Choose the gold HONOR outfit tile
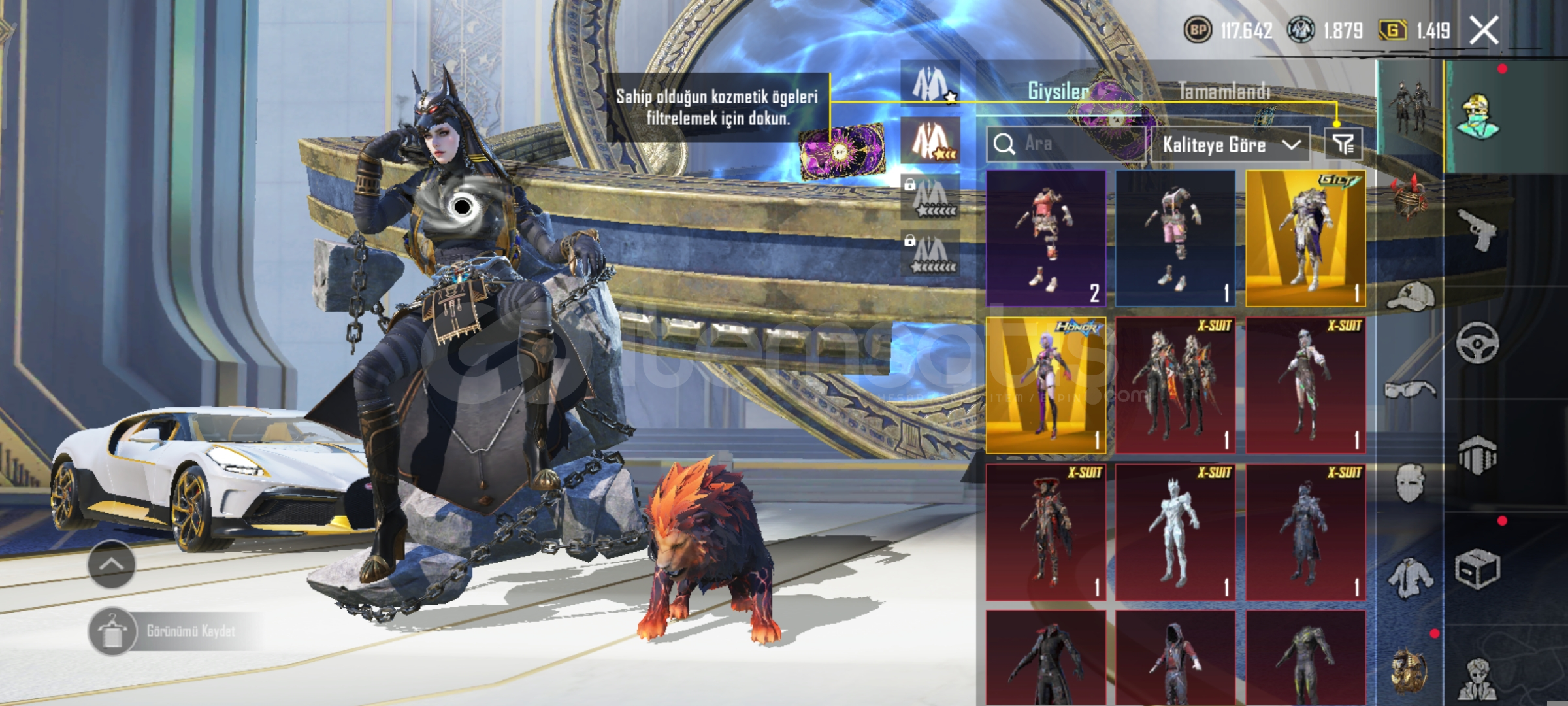The width and height of the screenshot is (1568, 706). tap(1045, 386)
